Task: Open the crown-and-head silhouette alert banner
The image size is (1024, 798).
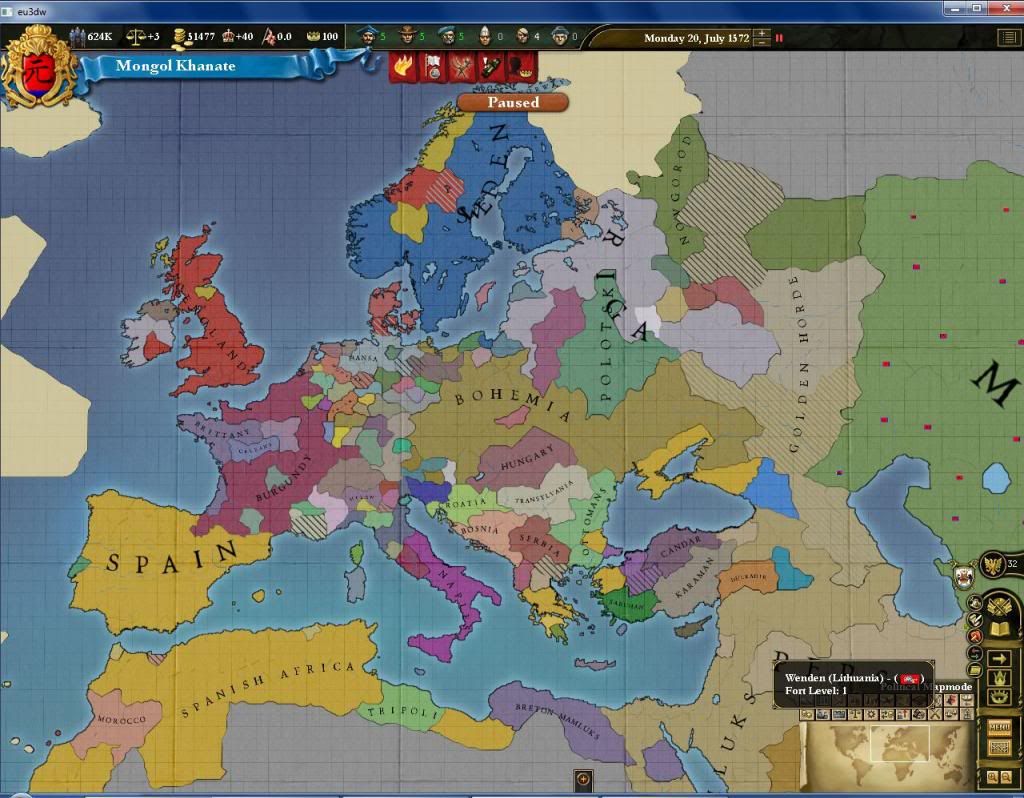Action: (522, 67)
